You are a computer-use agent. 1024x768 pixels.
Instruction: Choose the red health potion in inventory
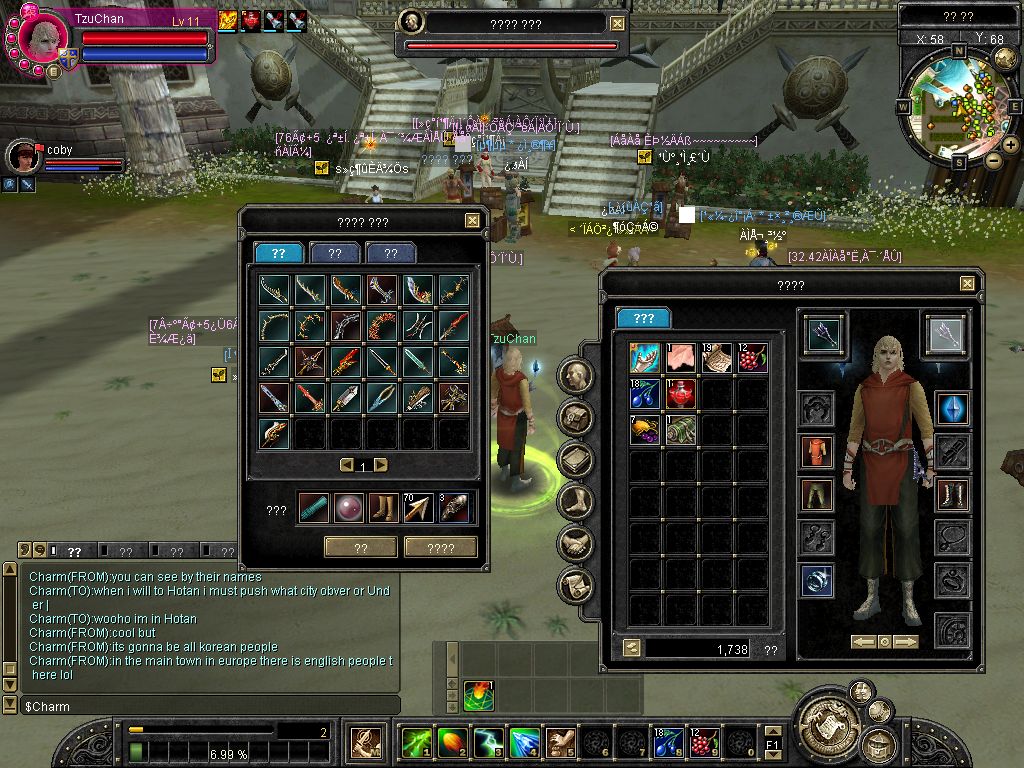point(681,394)
